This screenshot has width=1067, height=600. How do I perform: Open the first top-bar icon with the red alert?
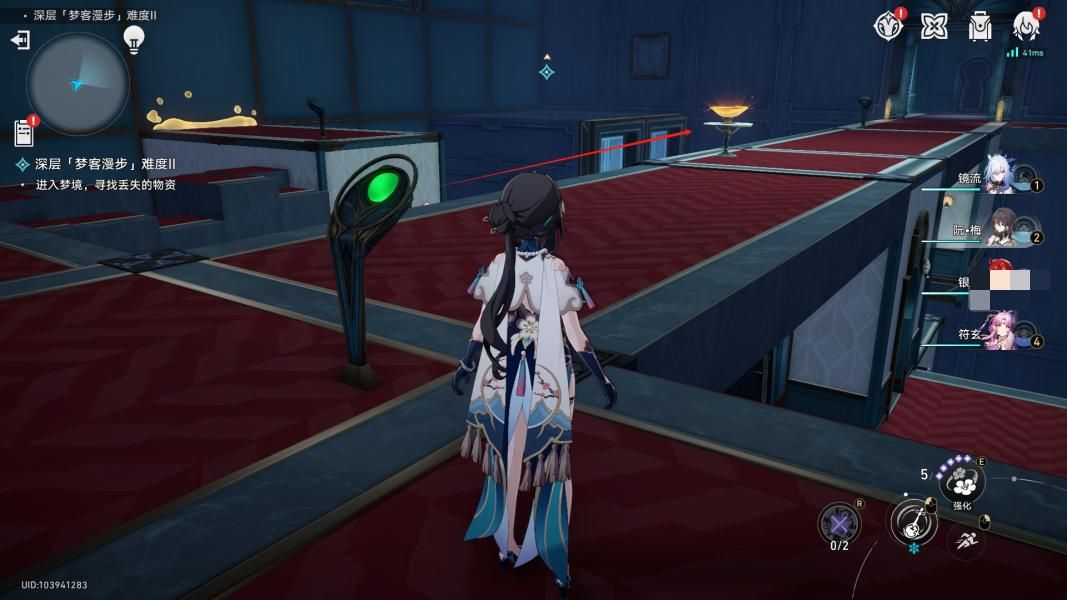click(x=887, y=26)
